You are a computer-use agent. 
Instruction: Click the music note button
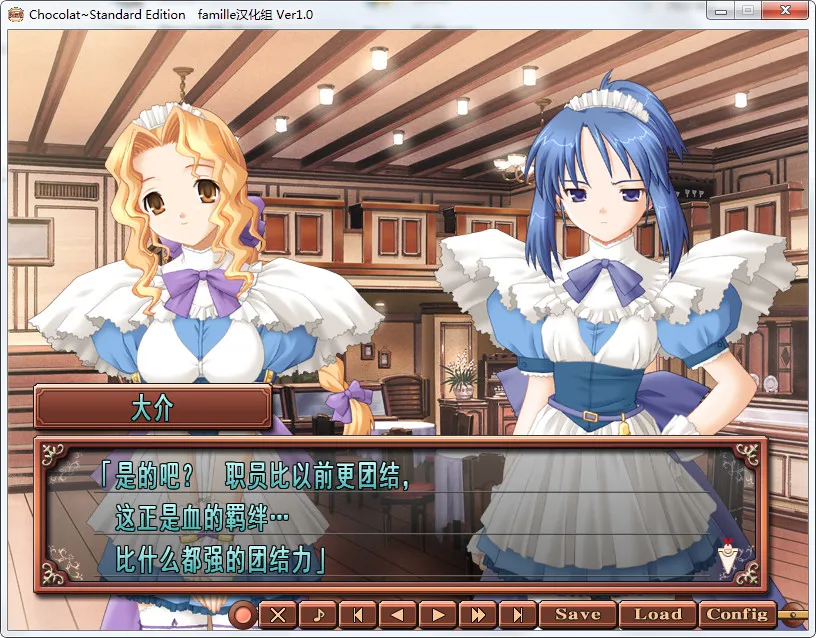coord(318,615)
